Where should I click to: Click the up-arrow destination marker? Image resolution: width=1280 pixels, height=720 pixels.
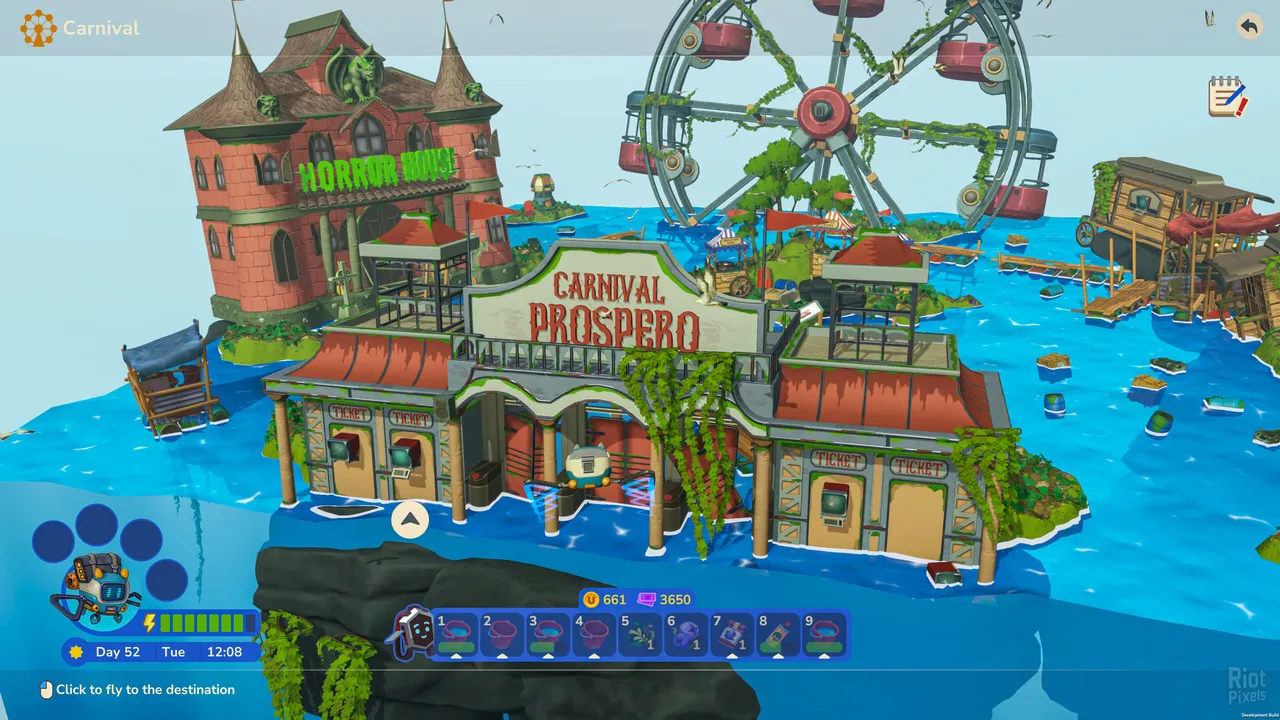click(x=410, y=520)
